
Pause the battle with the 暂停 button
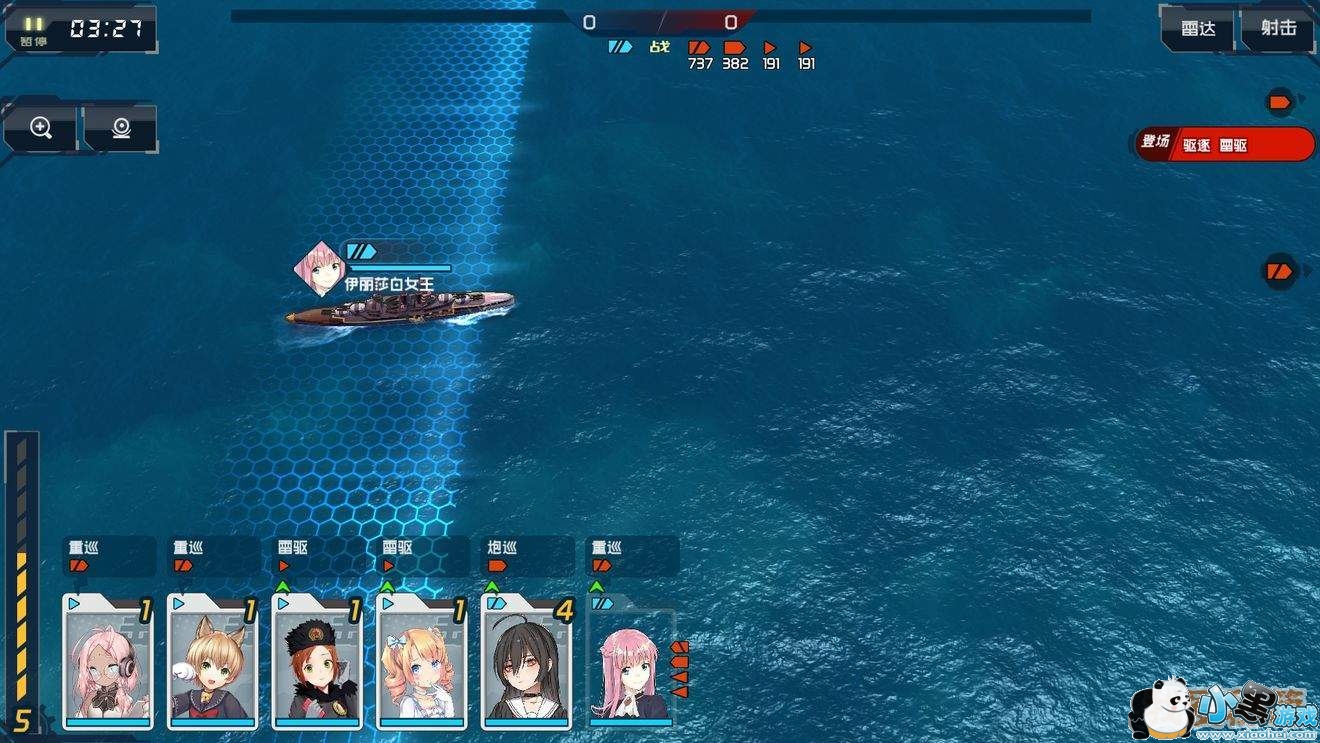(x=34, y=30)
